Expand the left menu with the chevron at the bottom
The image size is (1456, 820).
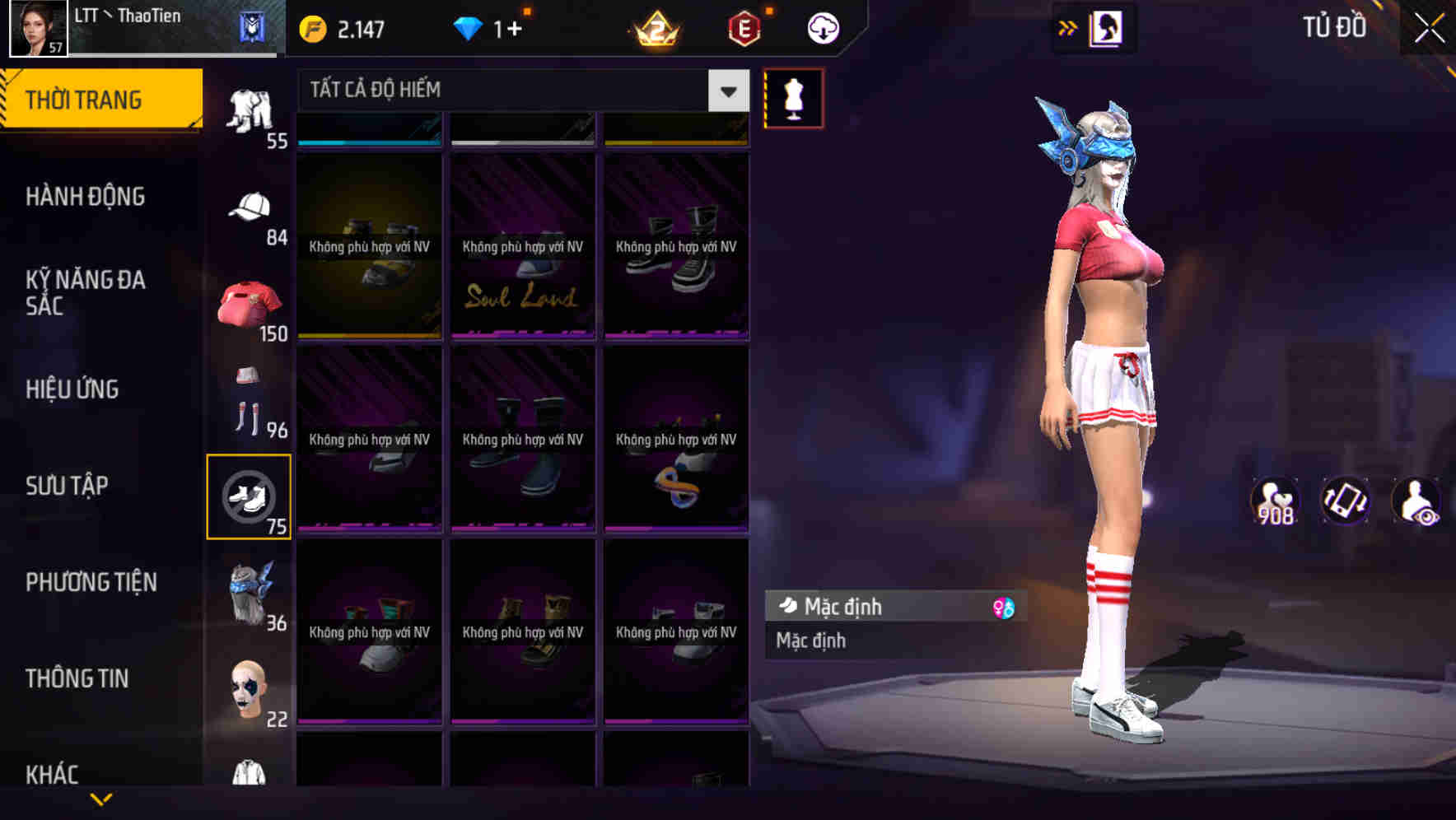click(101, 799)
